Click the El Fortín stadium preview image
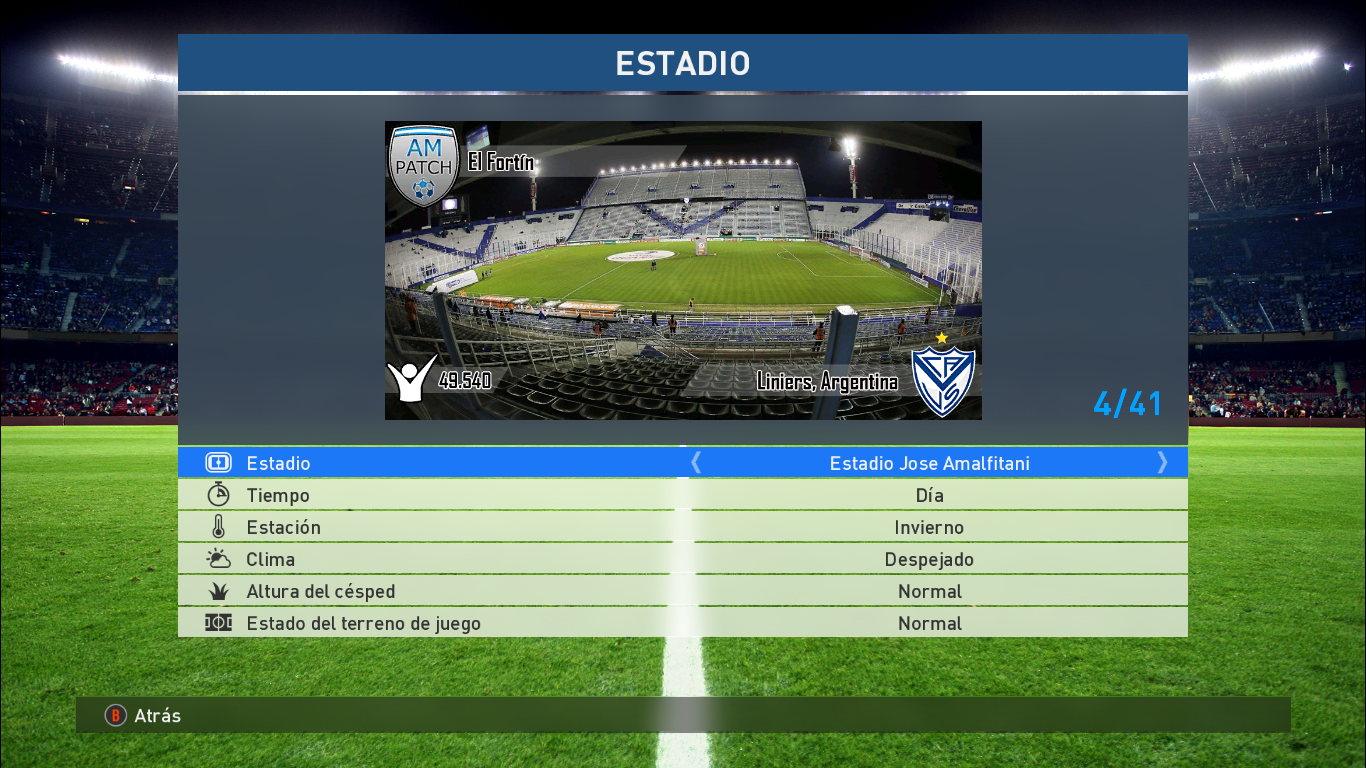The width and height of the screenshot is (1366, 768). coord(683,270)
